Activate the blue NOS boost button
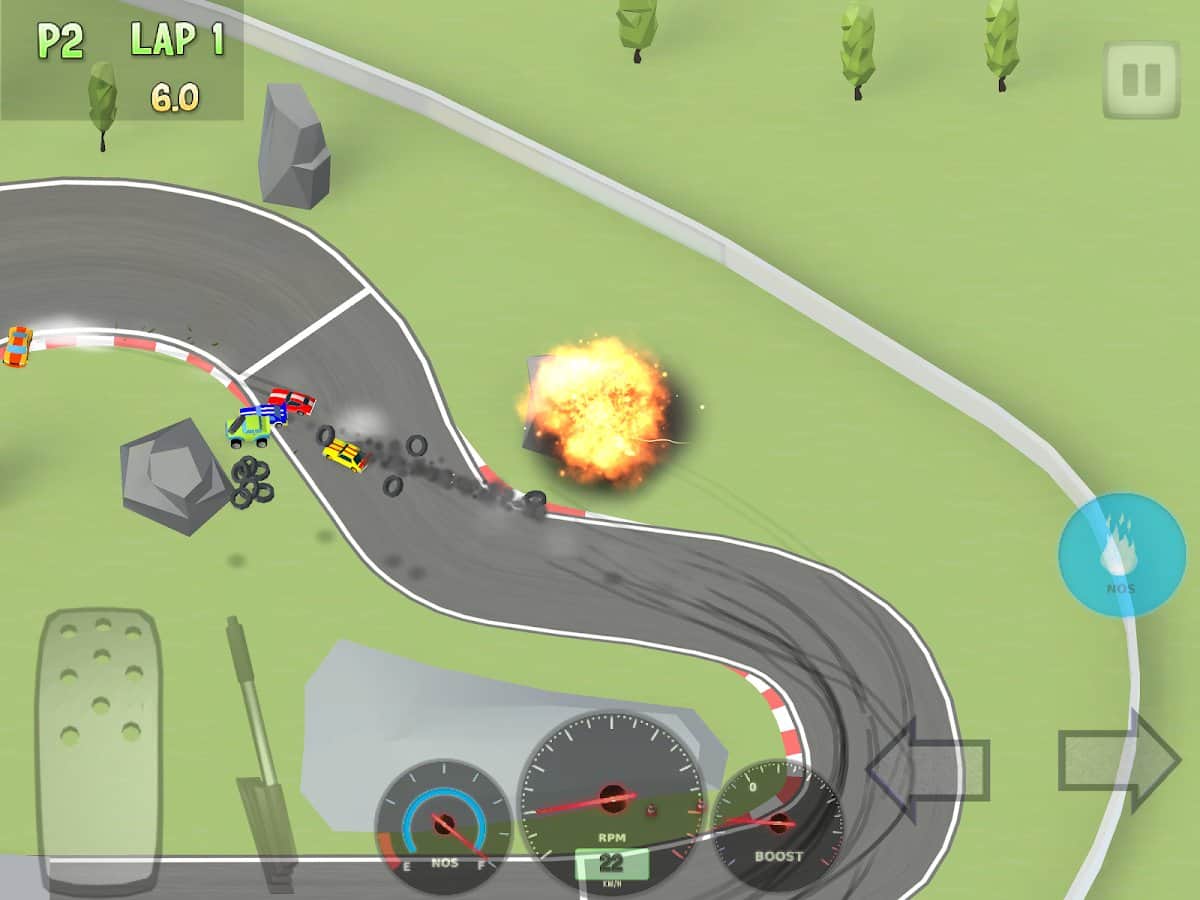The height and width of the screenshot is (900, 1200). [x=1121, y=555]
